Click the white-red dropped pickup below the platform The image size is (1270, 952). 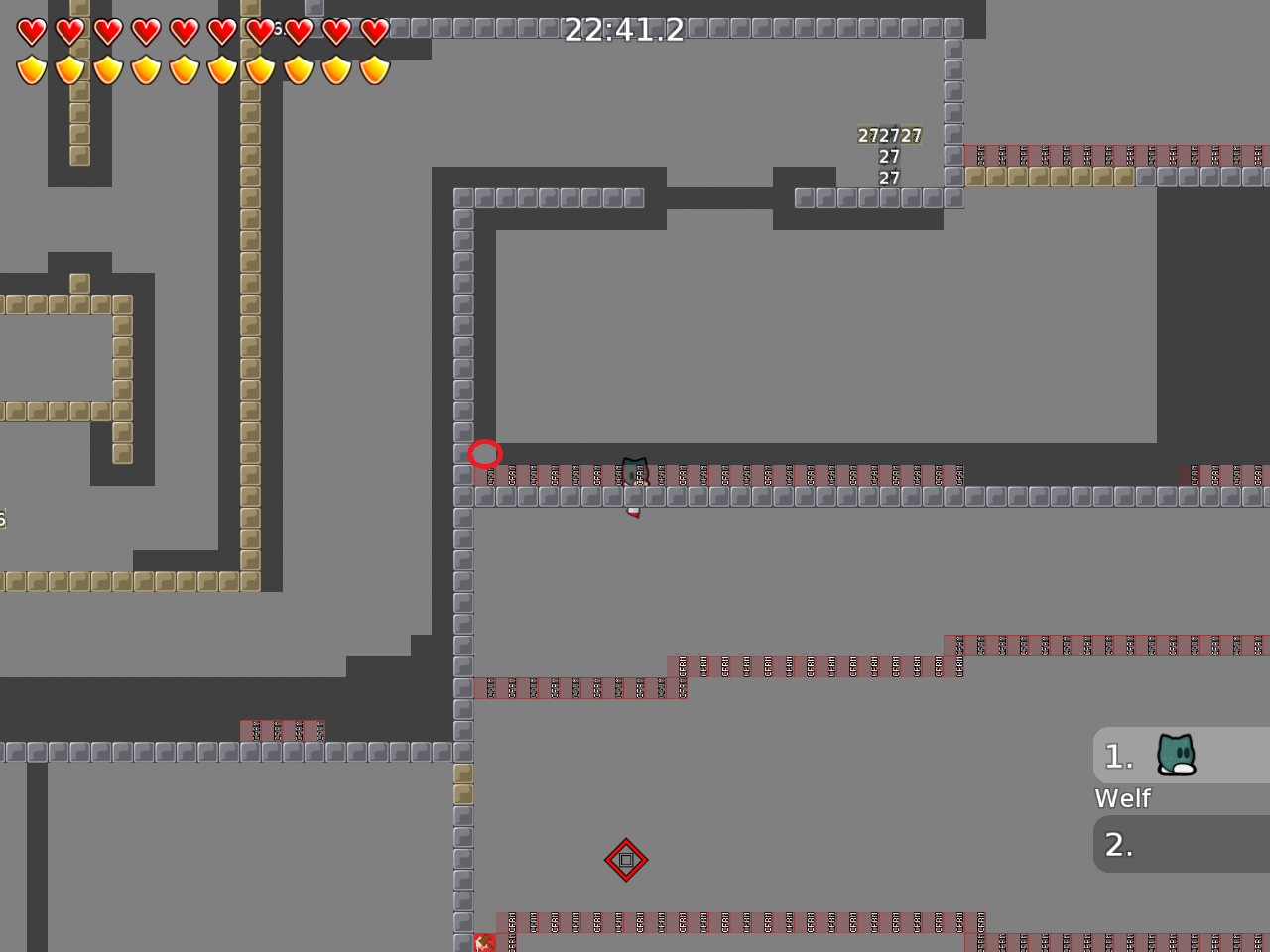pos(634,511)
